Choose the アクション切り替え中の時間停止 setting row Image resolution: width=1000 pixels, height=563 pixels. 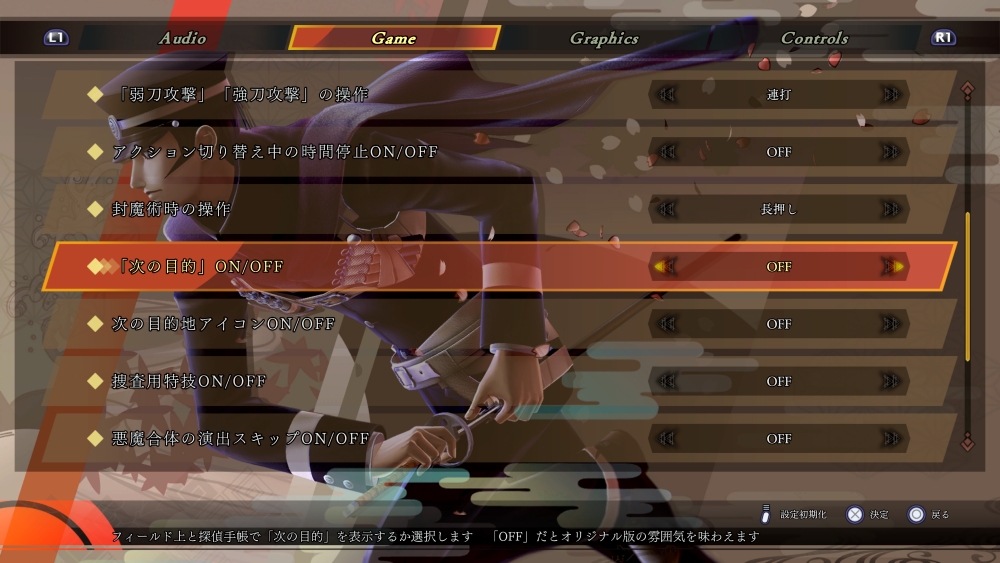[x=275, y=152]
